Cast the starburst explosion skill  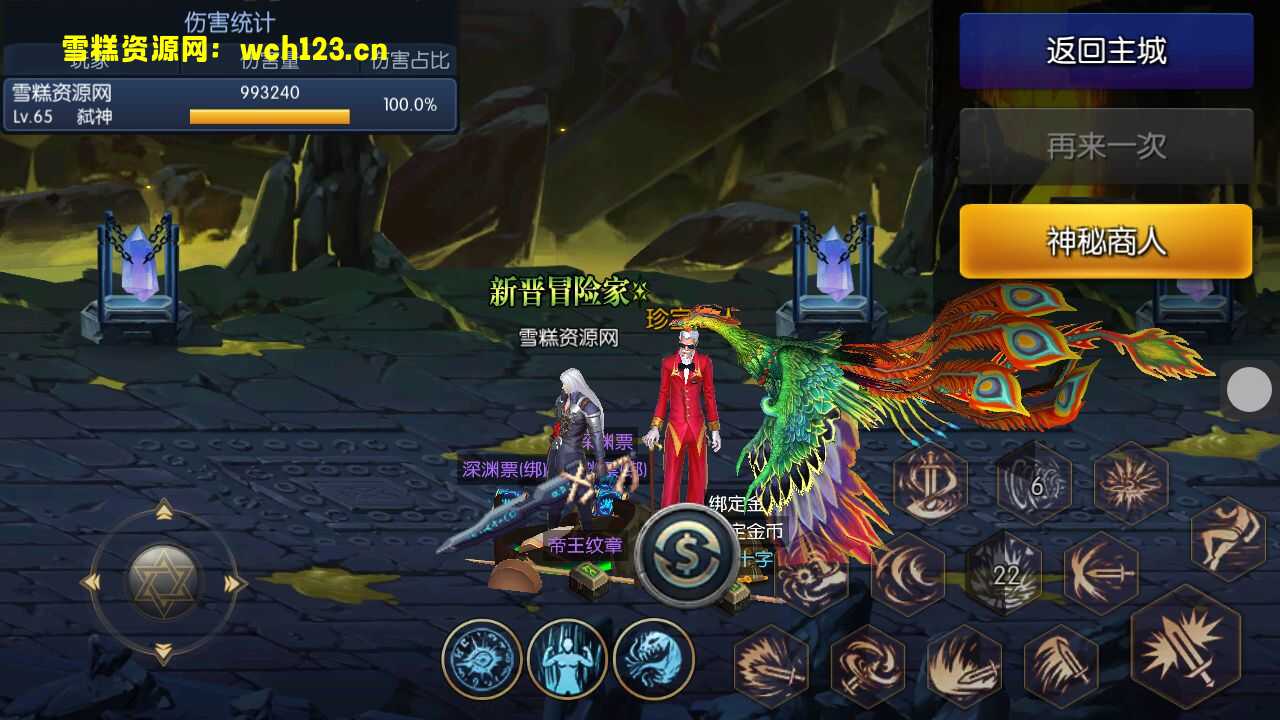point(1130,485)
